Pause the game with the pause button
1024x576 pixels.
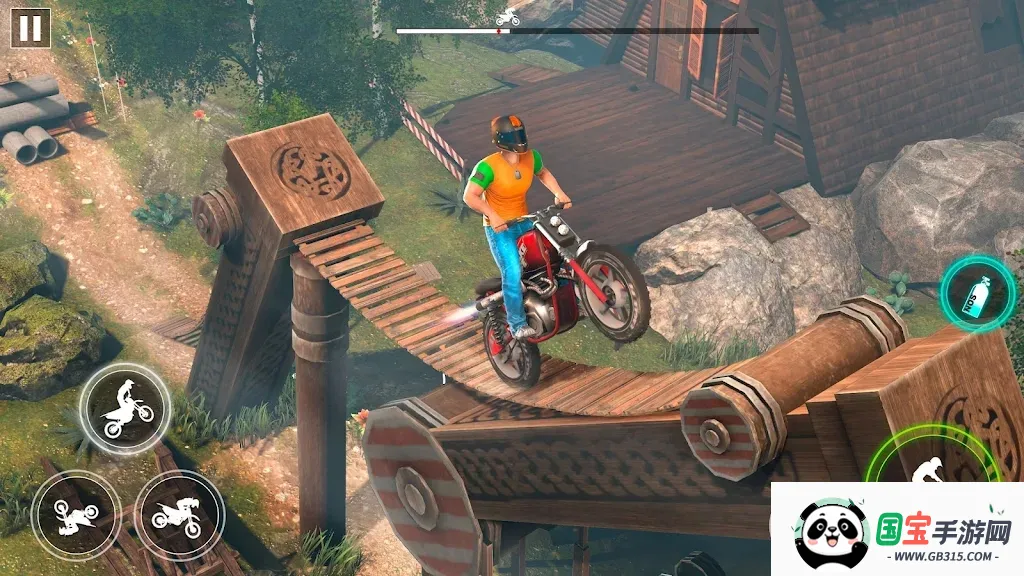point(30,28)
